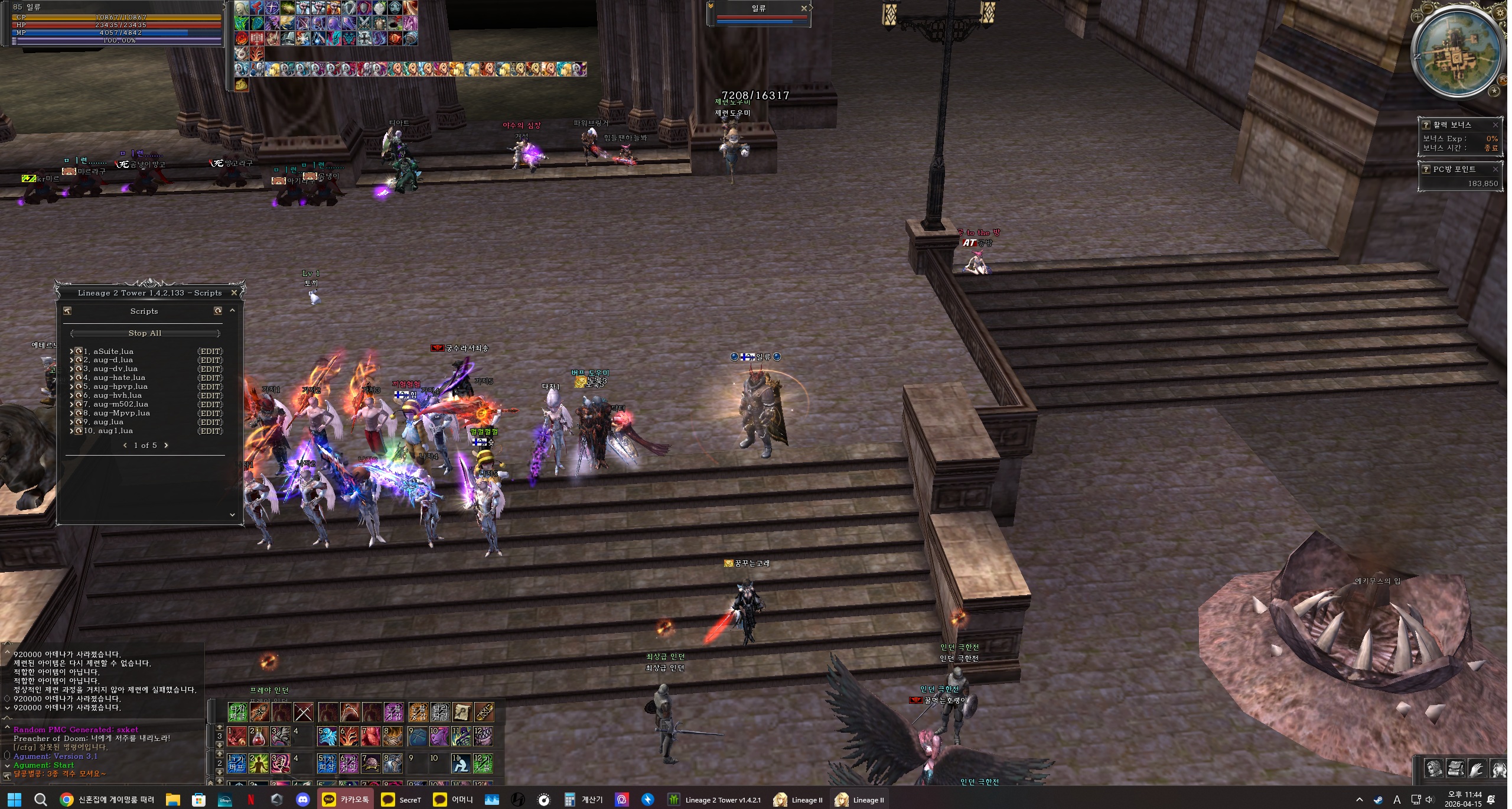Activate the green 타워 매클 macro
1512x809 pixels.
coord(237,713)
